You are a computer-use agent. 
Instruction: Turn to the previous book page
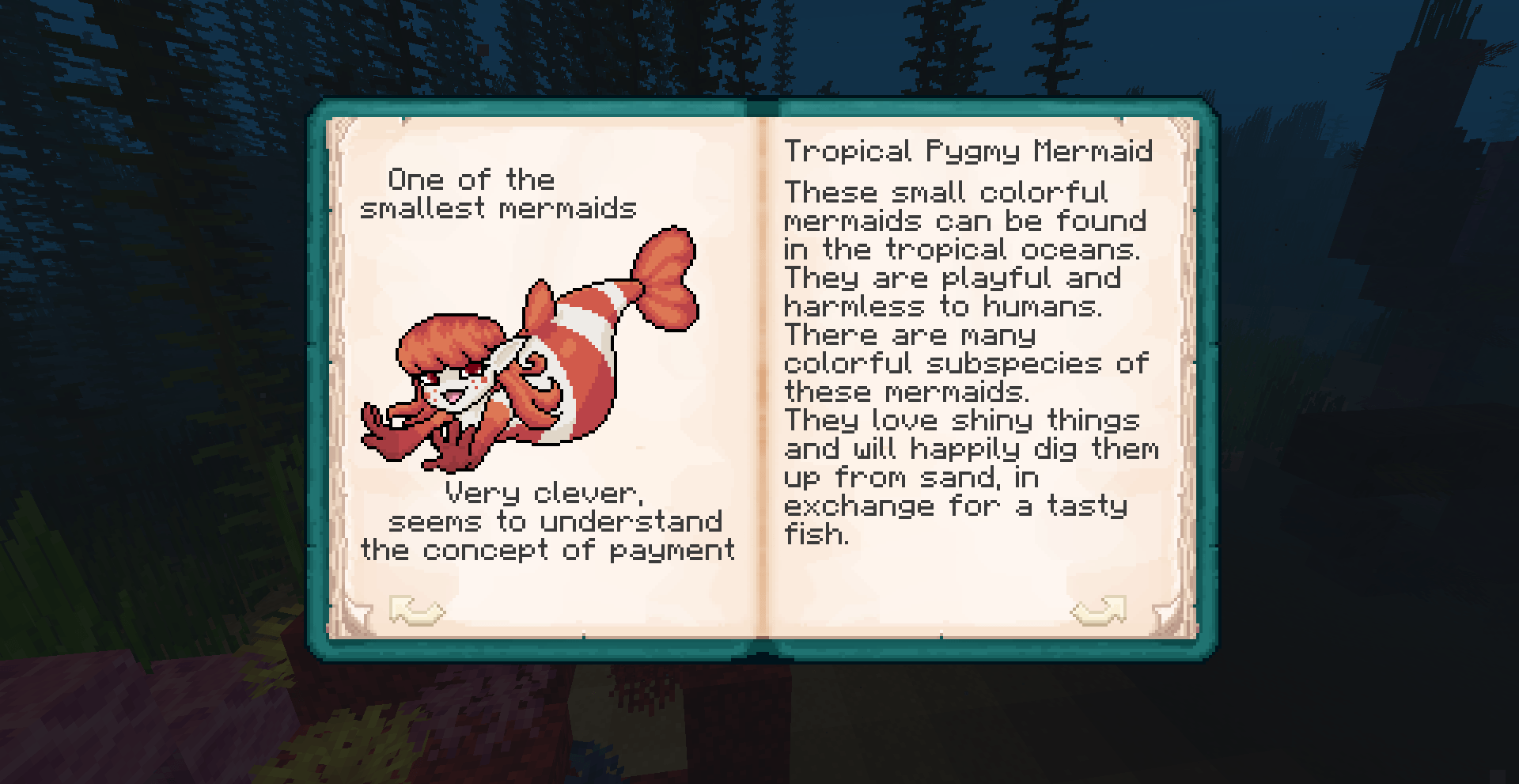(416, 611)
